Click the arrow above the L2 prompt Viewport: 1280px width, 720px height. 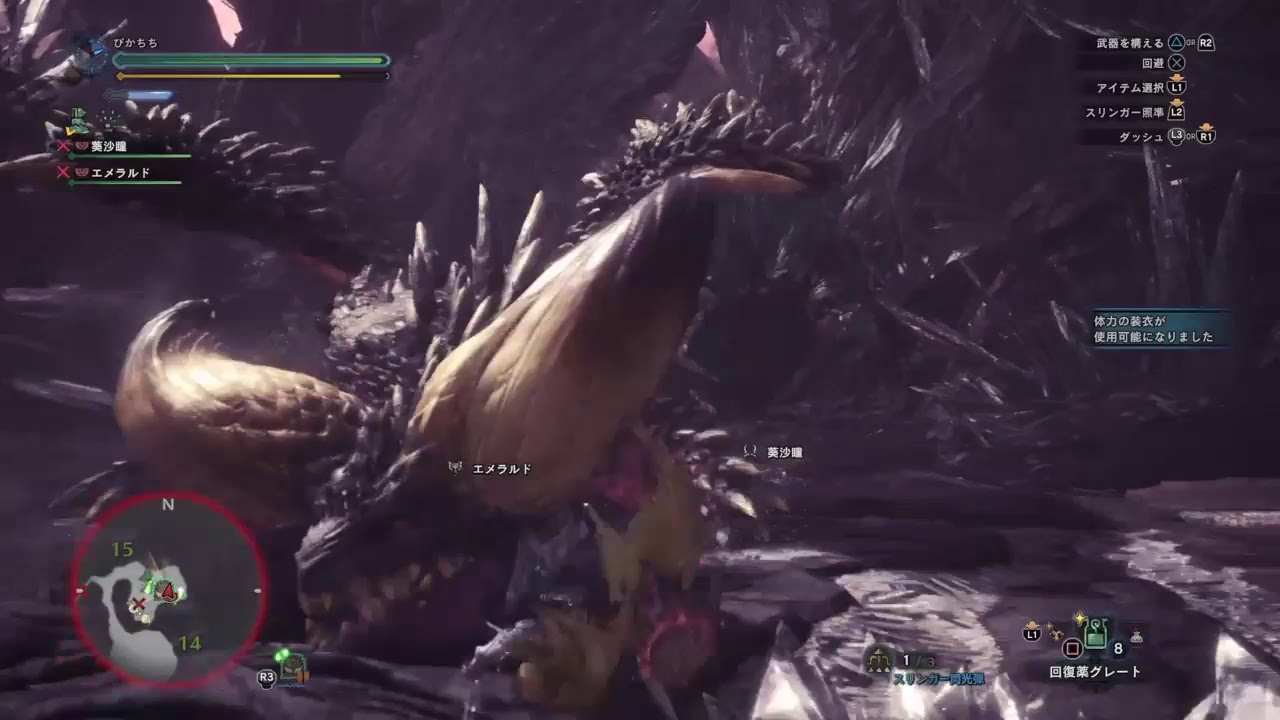[1177, 103]
